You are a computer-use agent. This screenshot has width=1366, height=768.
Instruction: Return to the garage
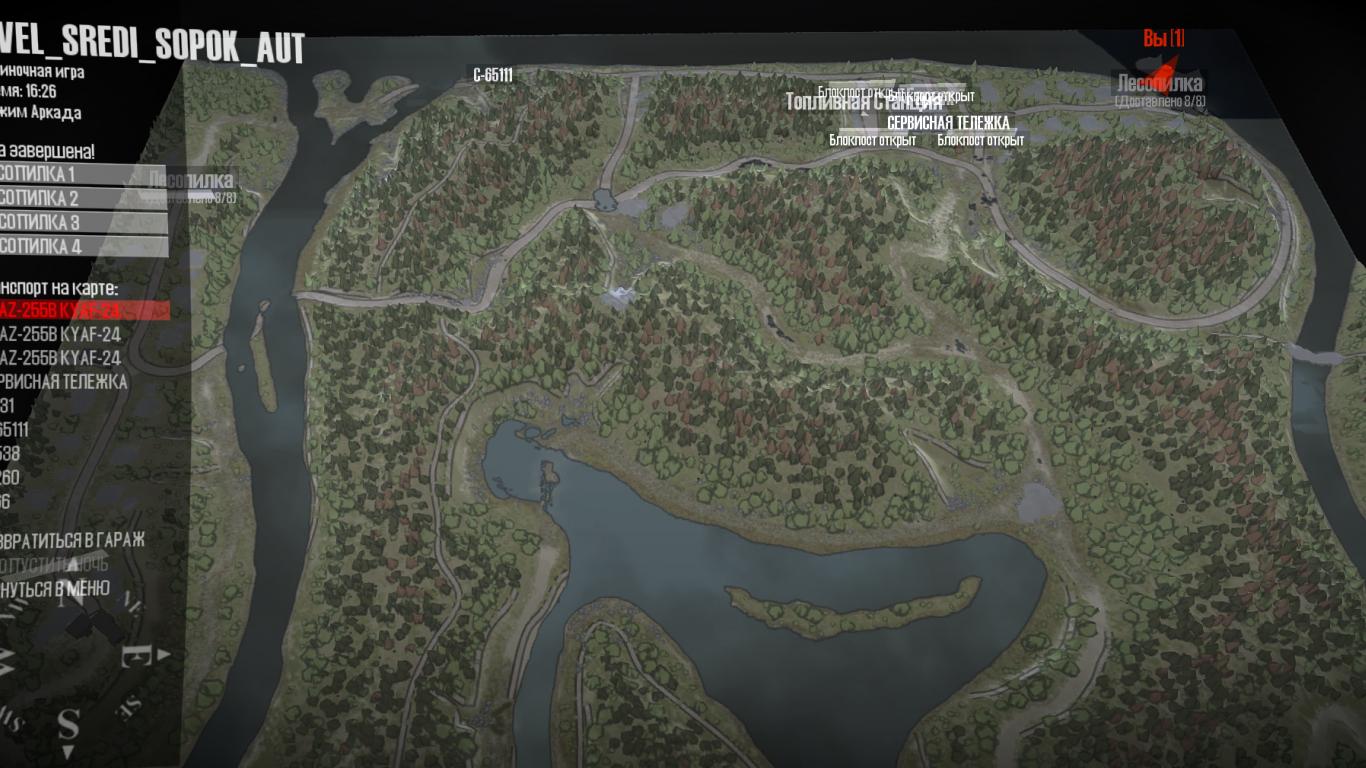[x=72, y=540]
